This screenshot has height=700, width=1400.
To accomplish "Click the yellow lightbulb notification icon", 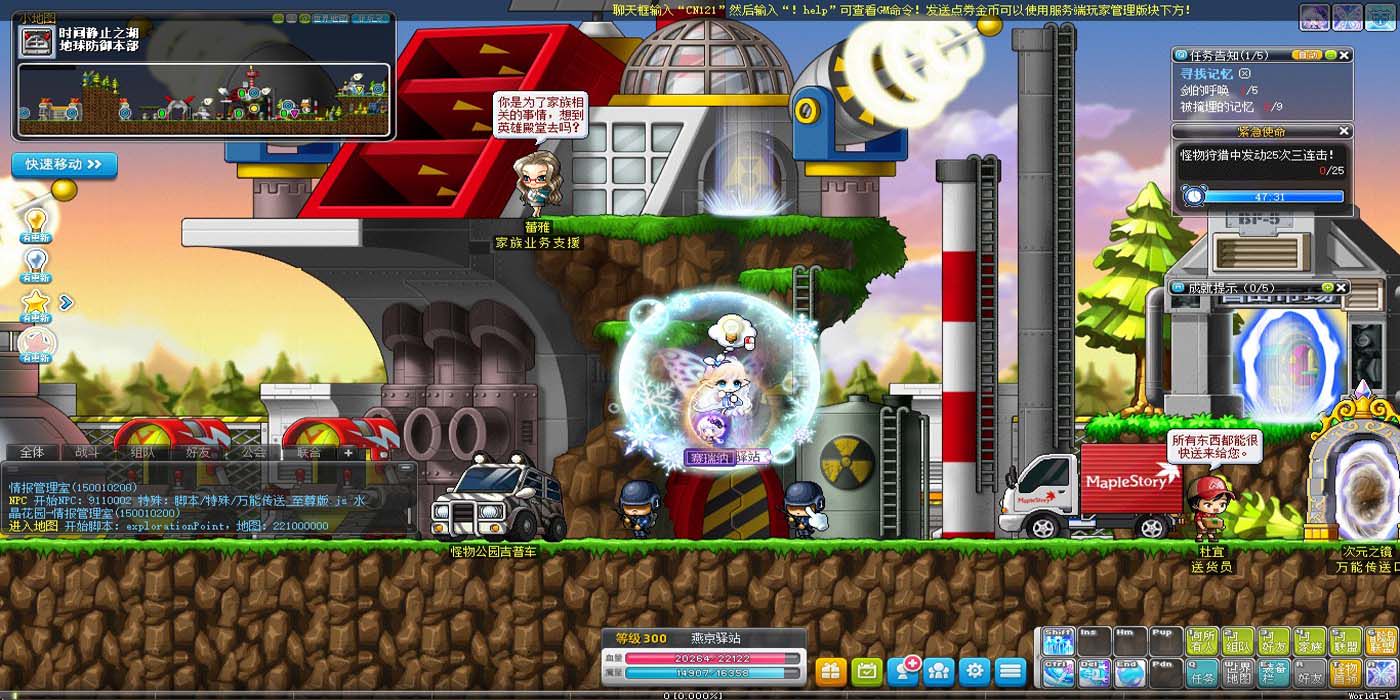I will 36,220.
